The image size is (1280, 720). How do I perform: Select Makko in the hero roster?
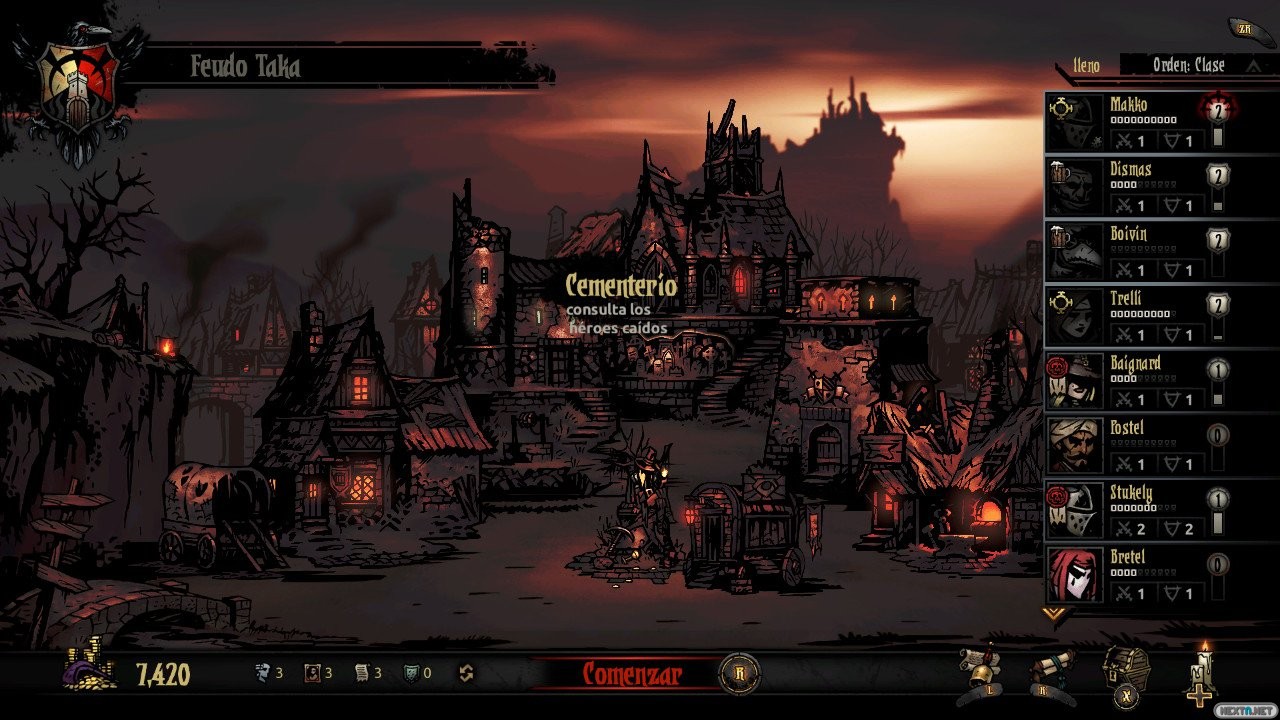click(1130, 122)
